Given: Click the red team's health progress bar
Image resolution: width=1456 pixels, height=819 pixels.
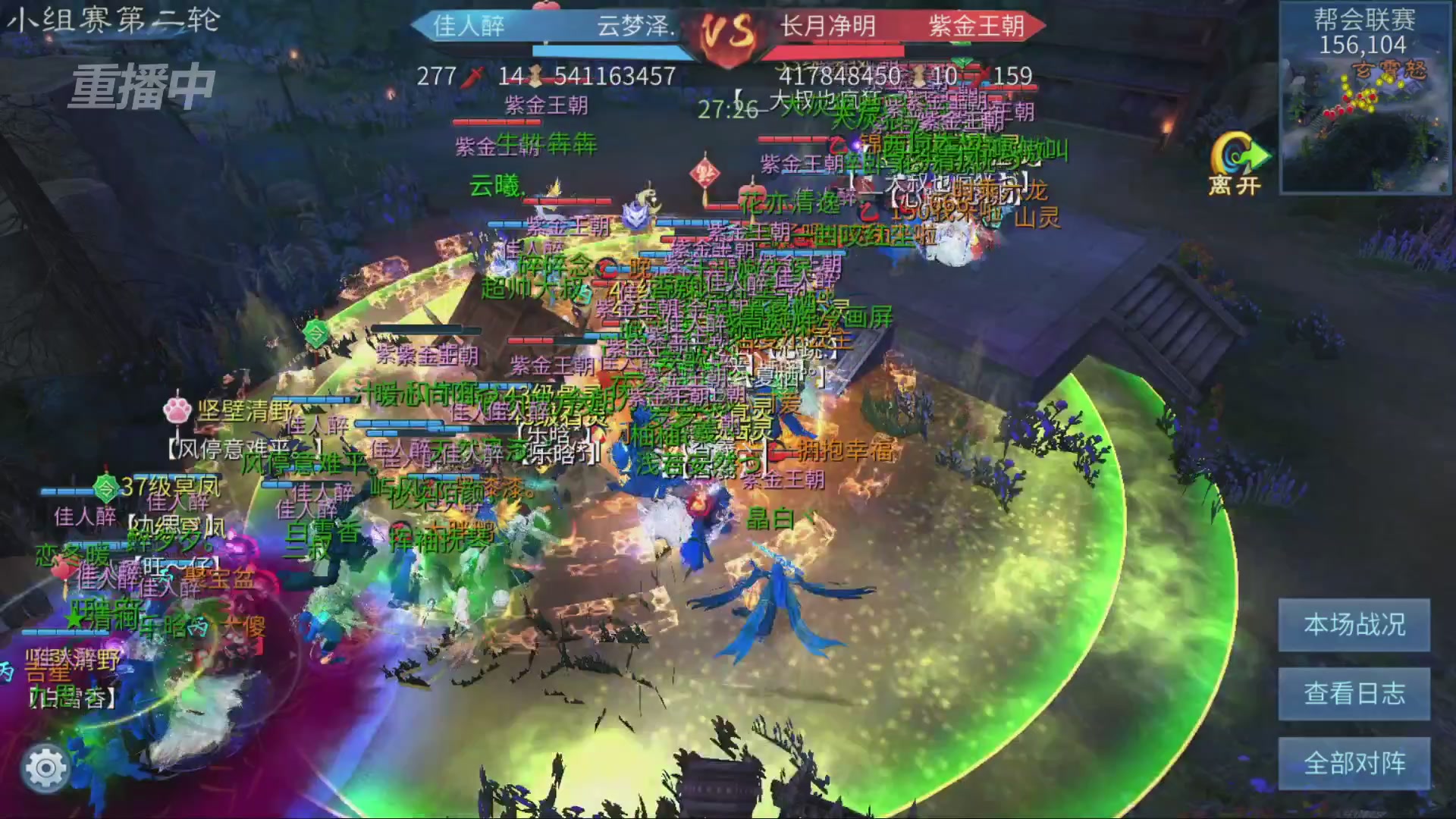Looking at the screenshot, I should coord(834,52).
